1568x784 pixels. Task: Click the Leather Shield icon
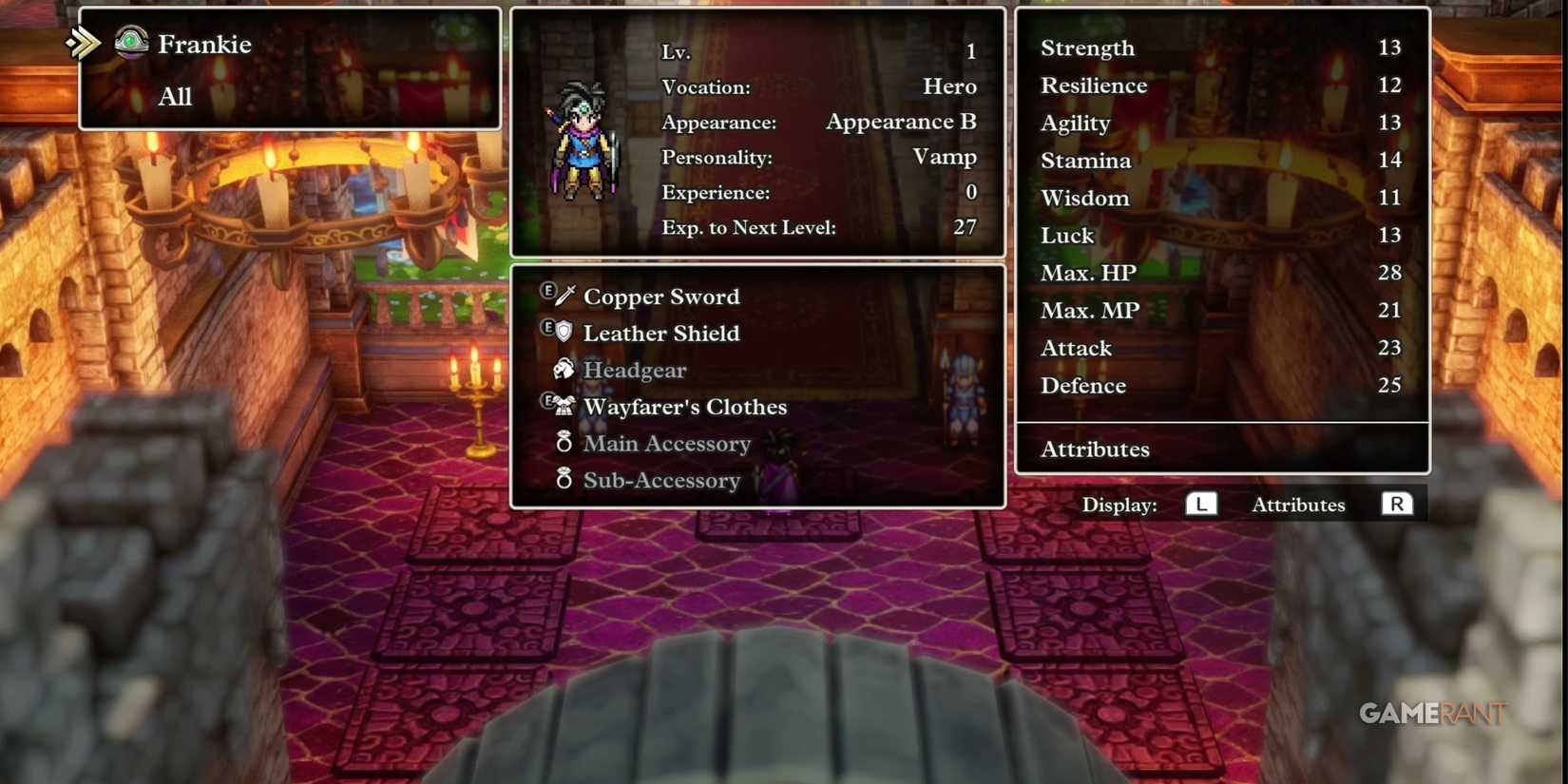[x=564, y=332]
